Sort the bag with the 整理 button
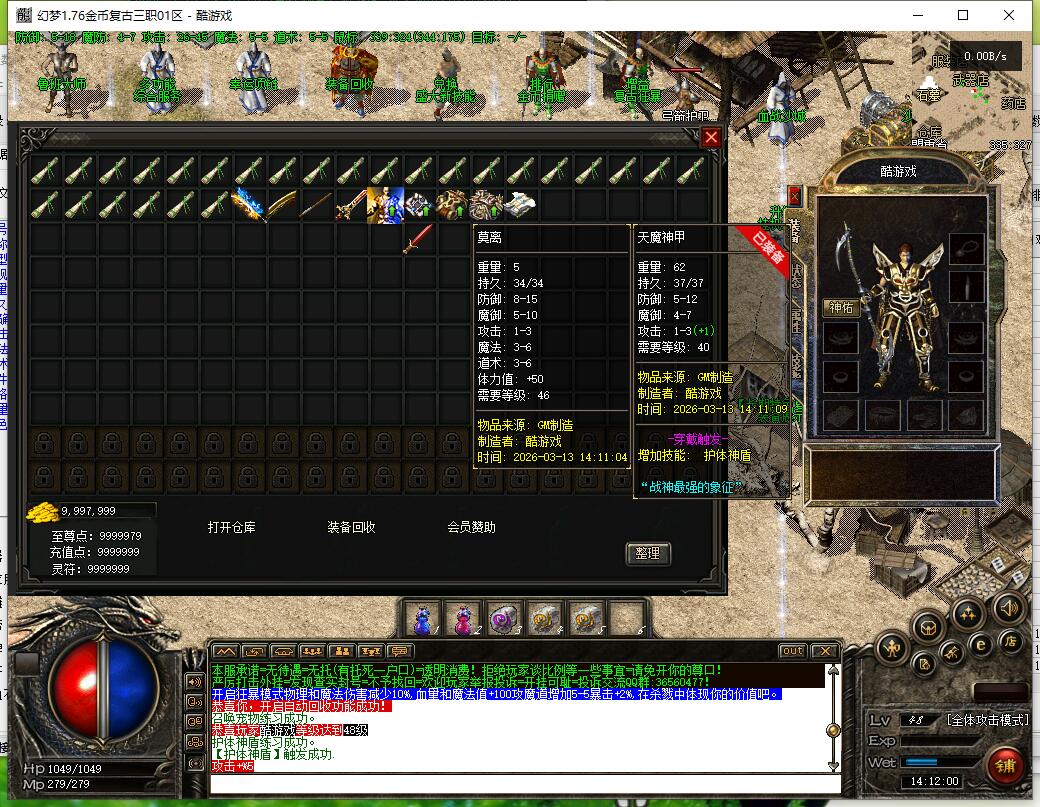 tap(647, 553)
